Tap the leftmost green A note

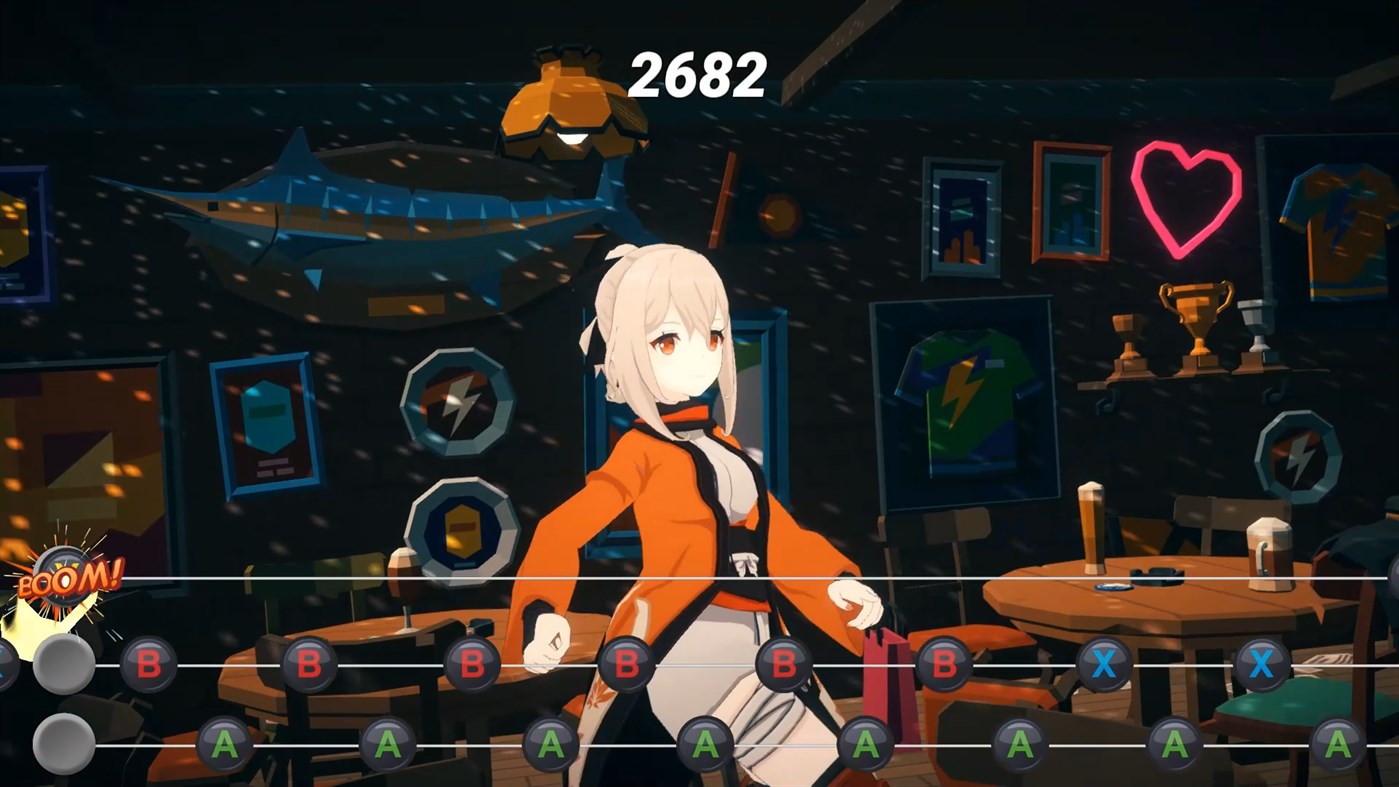(x=225, y=744)
